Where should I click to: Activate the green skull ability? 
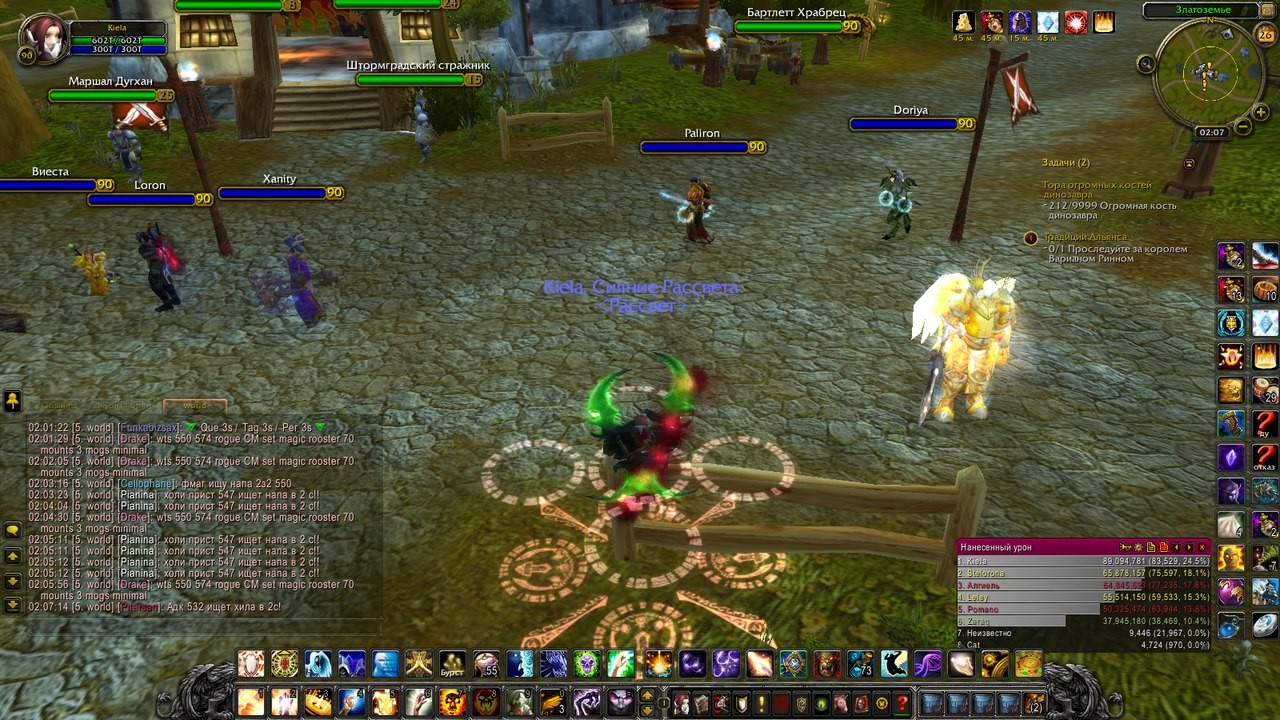[x=587, y=663]
